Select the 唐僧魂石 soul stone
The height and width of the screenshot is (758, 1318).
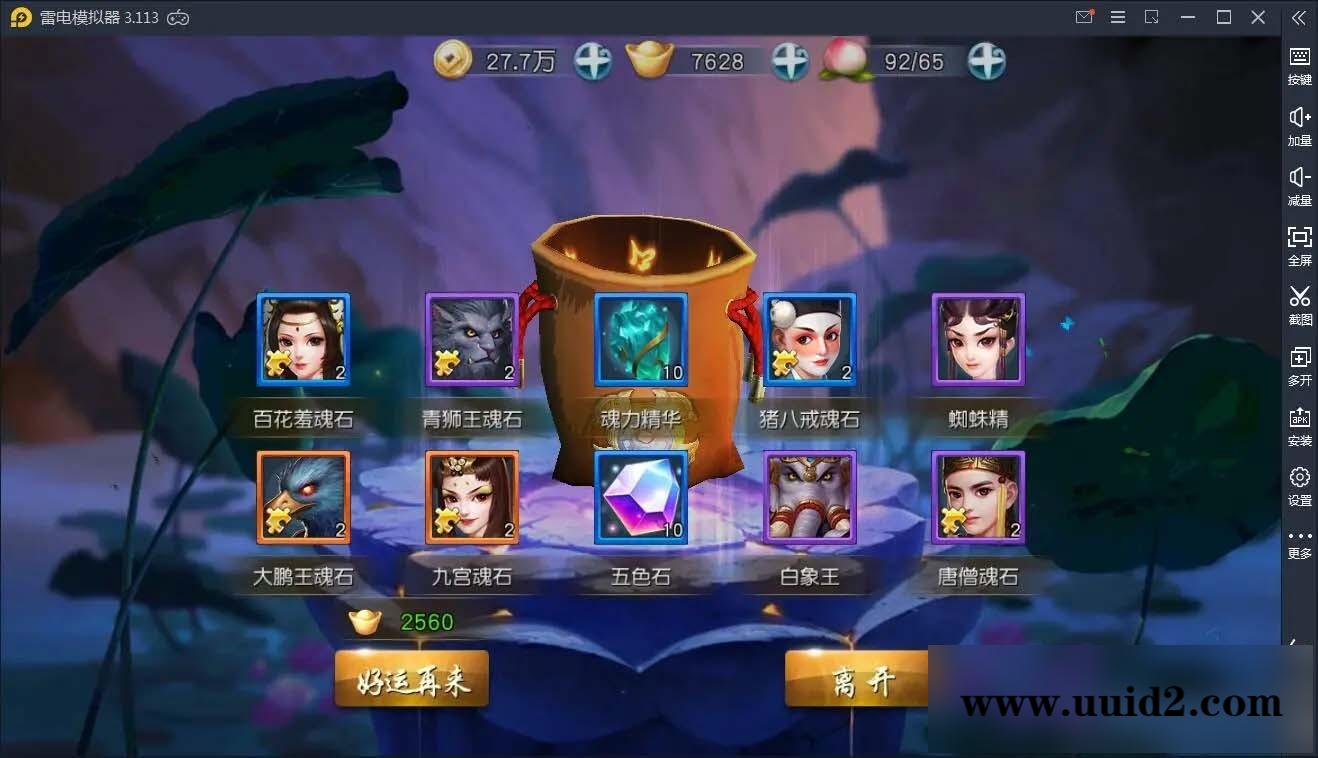tap(977, 498)
